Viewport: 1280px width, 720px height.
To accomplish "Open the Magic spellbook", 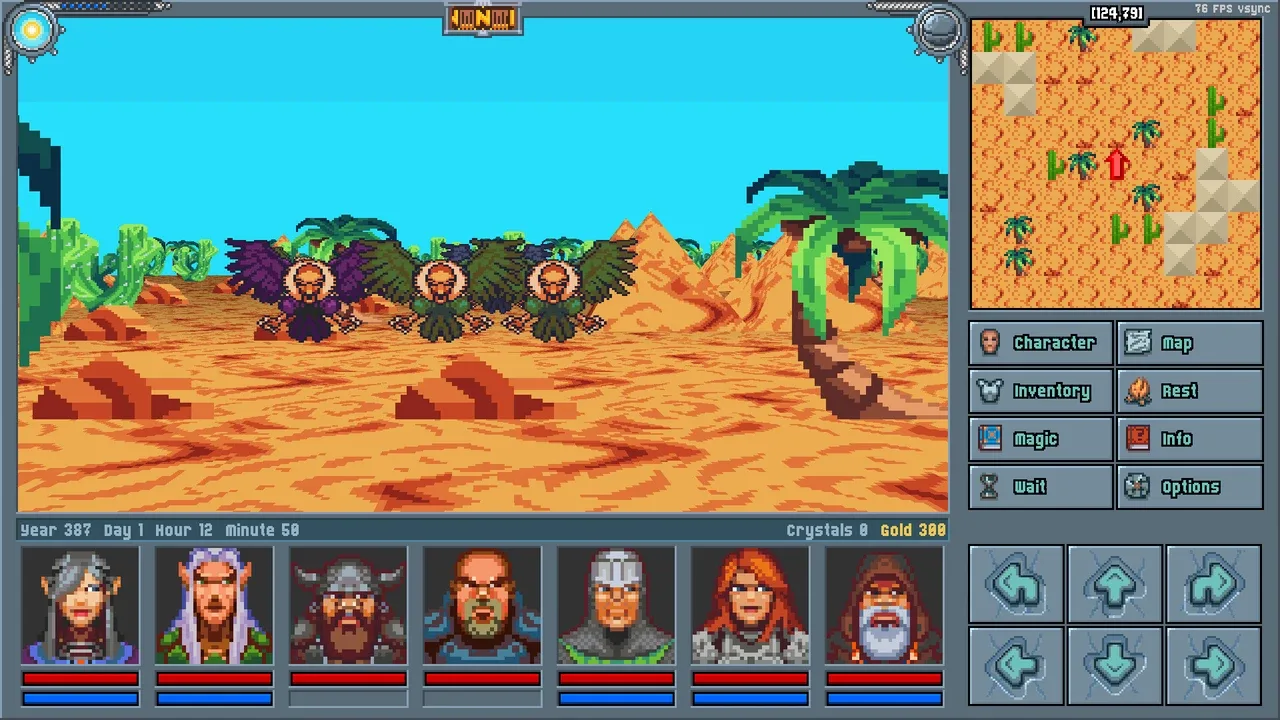I will coord(1040,439).
